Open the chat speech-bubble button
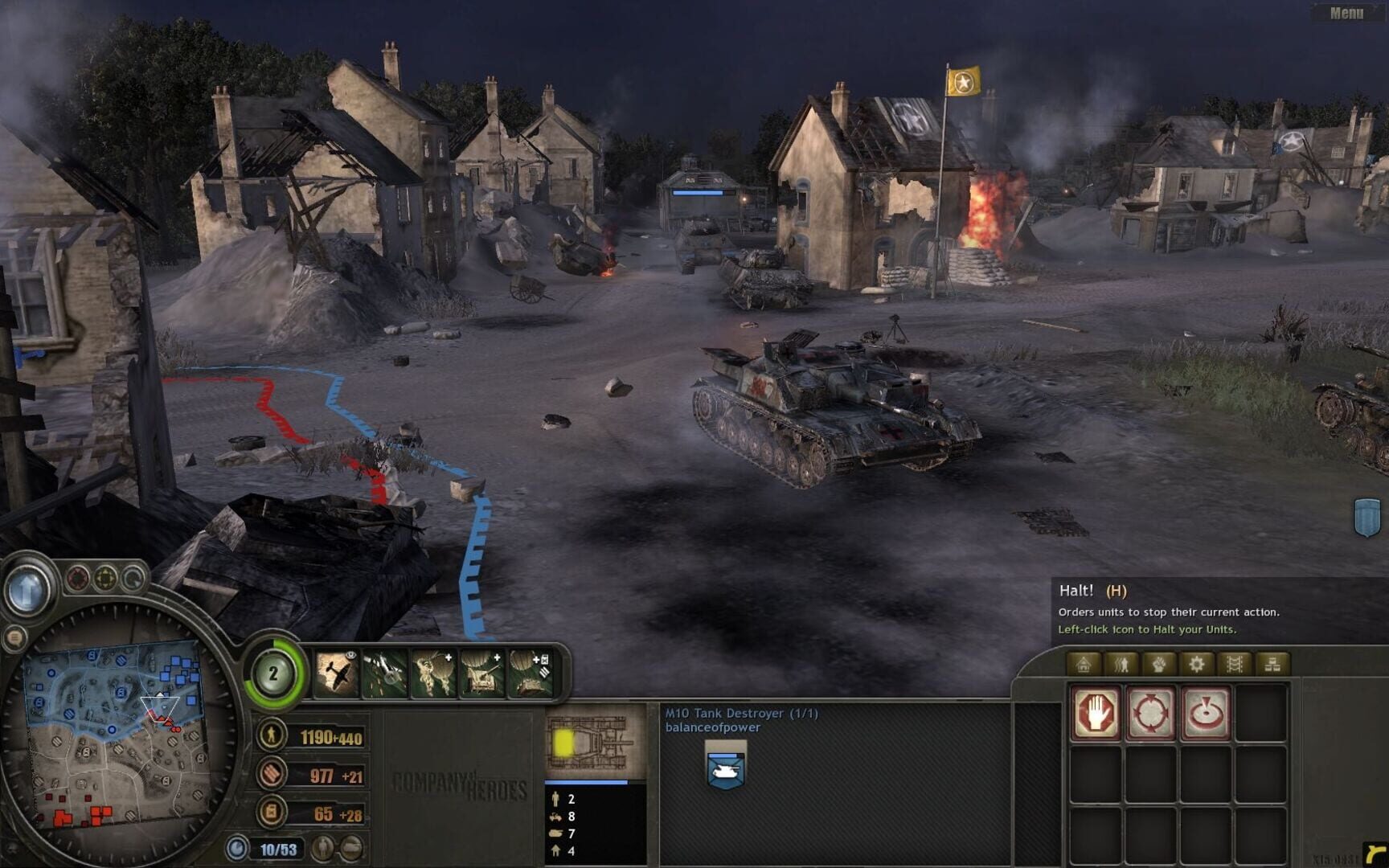 (14, 639)
